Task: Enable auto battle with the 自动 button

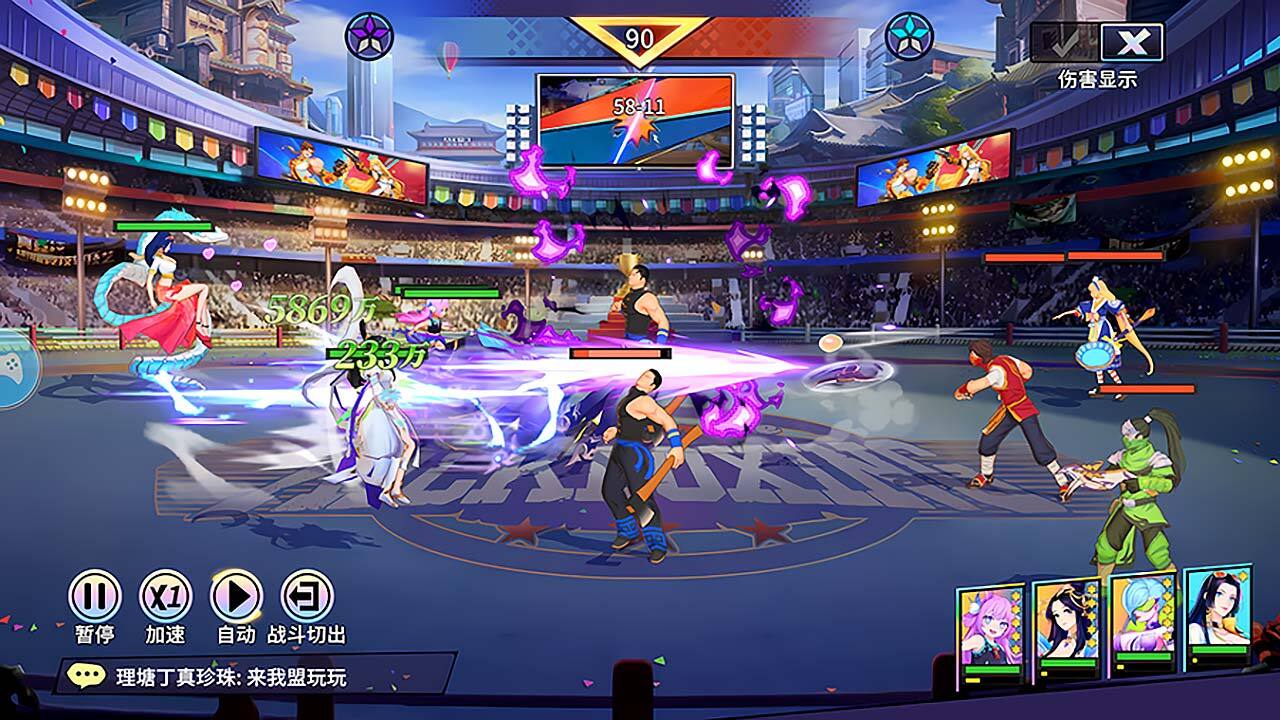Action: [237, 597]
